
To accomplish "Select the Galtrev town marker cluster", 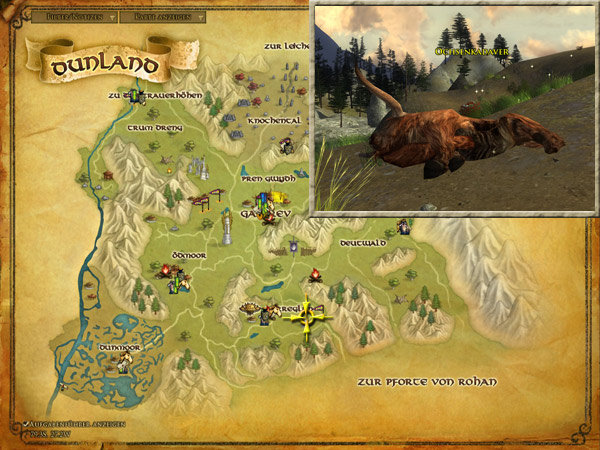I will click(x=267, y=206).
